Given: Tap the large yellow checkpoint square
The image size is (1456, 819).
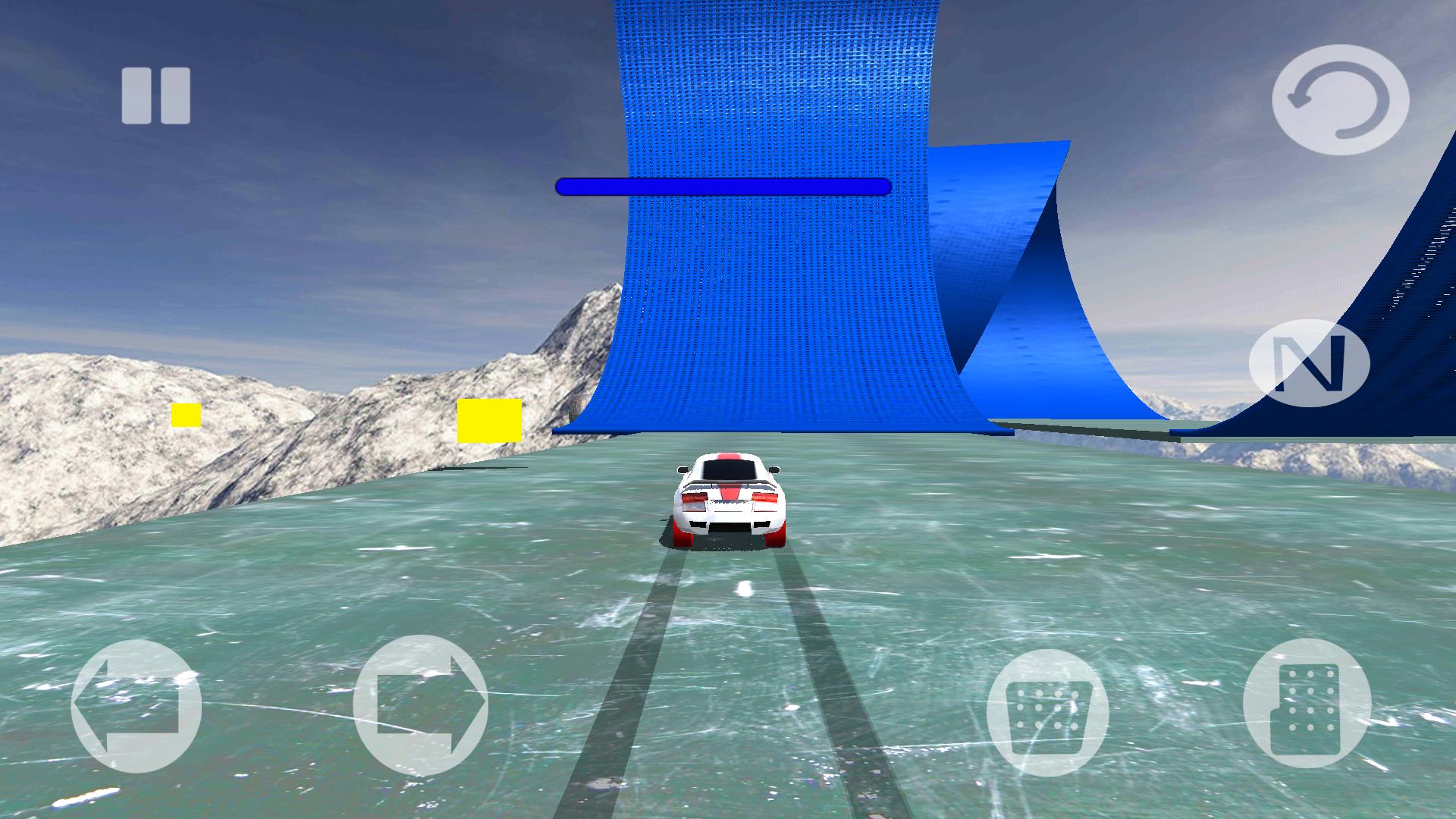Looking at the screenshot, I should point(489,419).
